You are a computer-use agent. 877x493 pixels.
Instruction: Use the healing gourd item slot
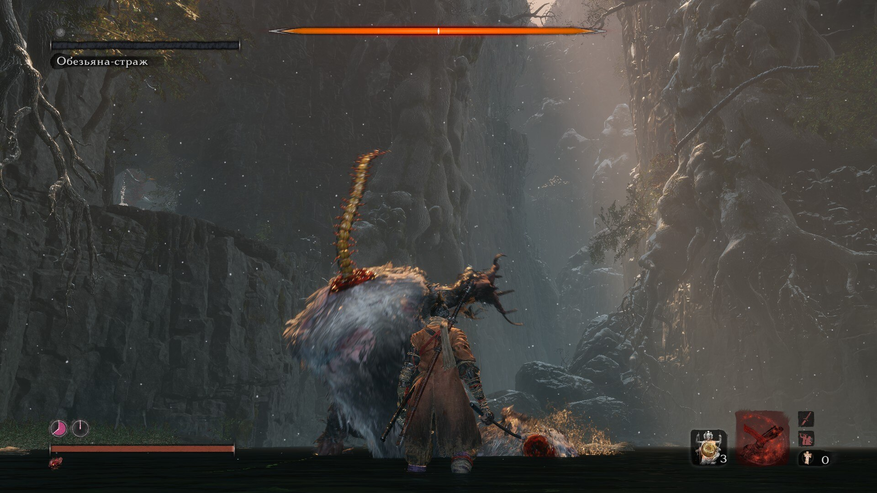[709, 446]
